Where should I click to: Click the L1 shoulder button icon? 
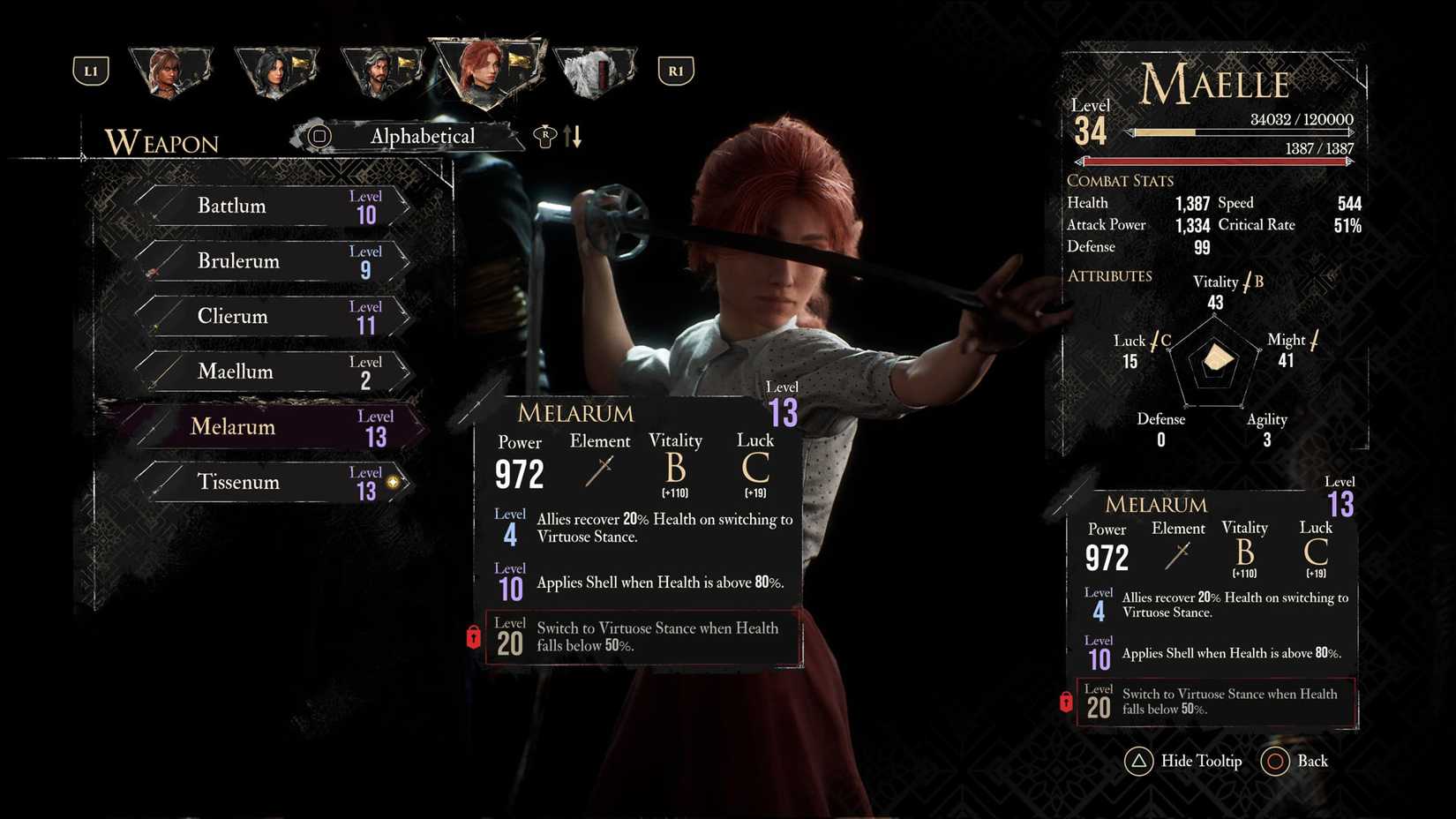pos(91,71)
